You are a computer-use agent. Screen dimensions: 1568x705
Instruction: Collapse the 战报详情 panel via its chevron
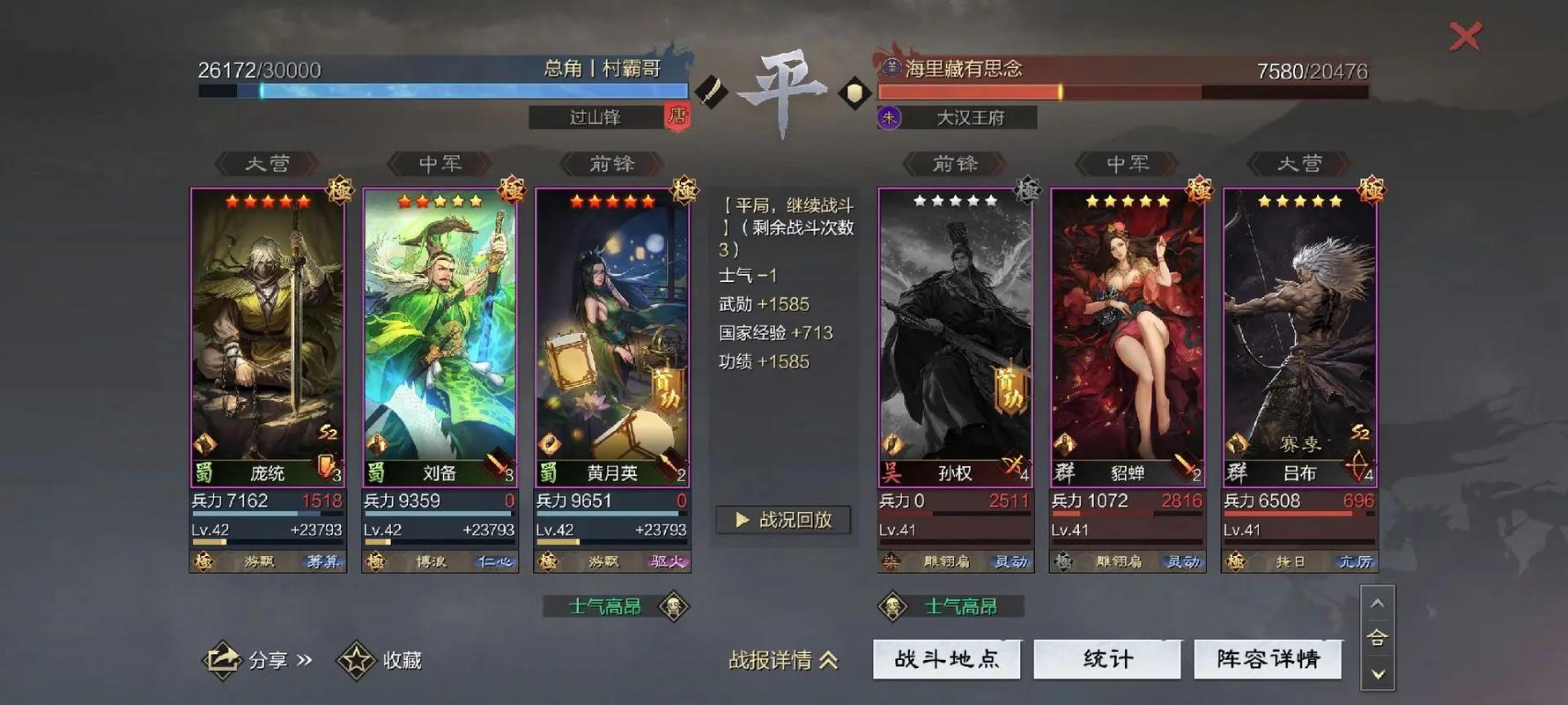pos(826,661)
